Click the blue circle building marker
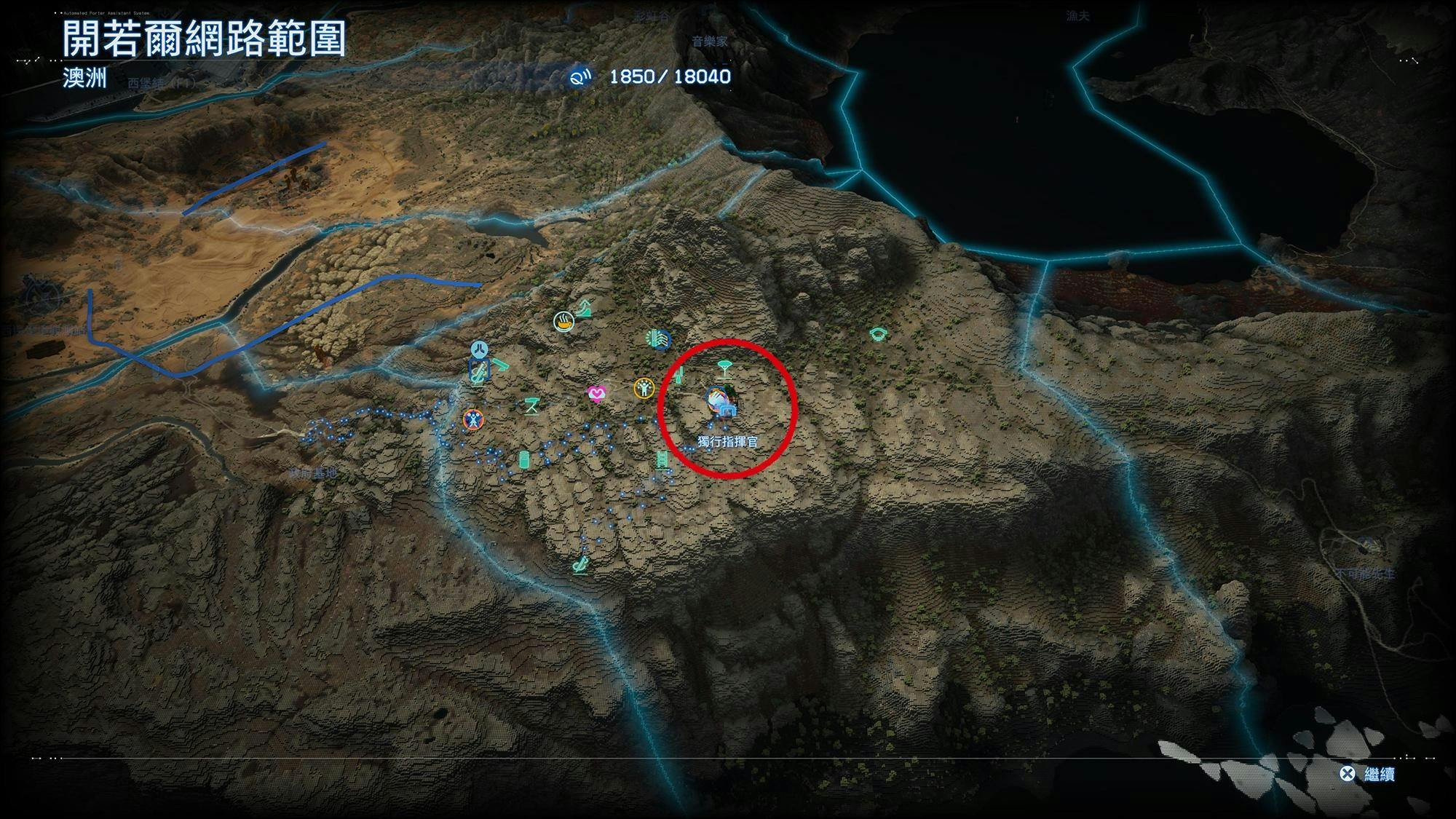The width and height of the screenshot is (1456, 819). (657, 339)
